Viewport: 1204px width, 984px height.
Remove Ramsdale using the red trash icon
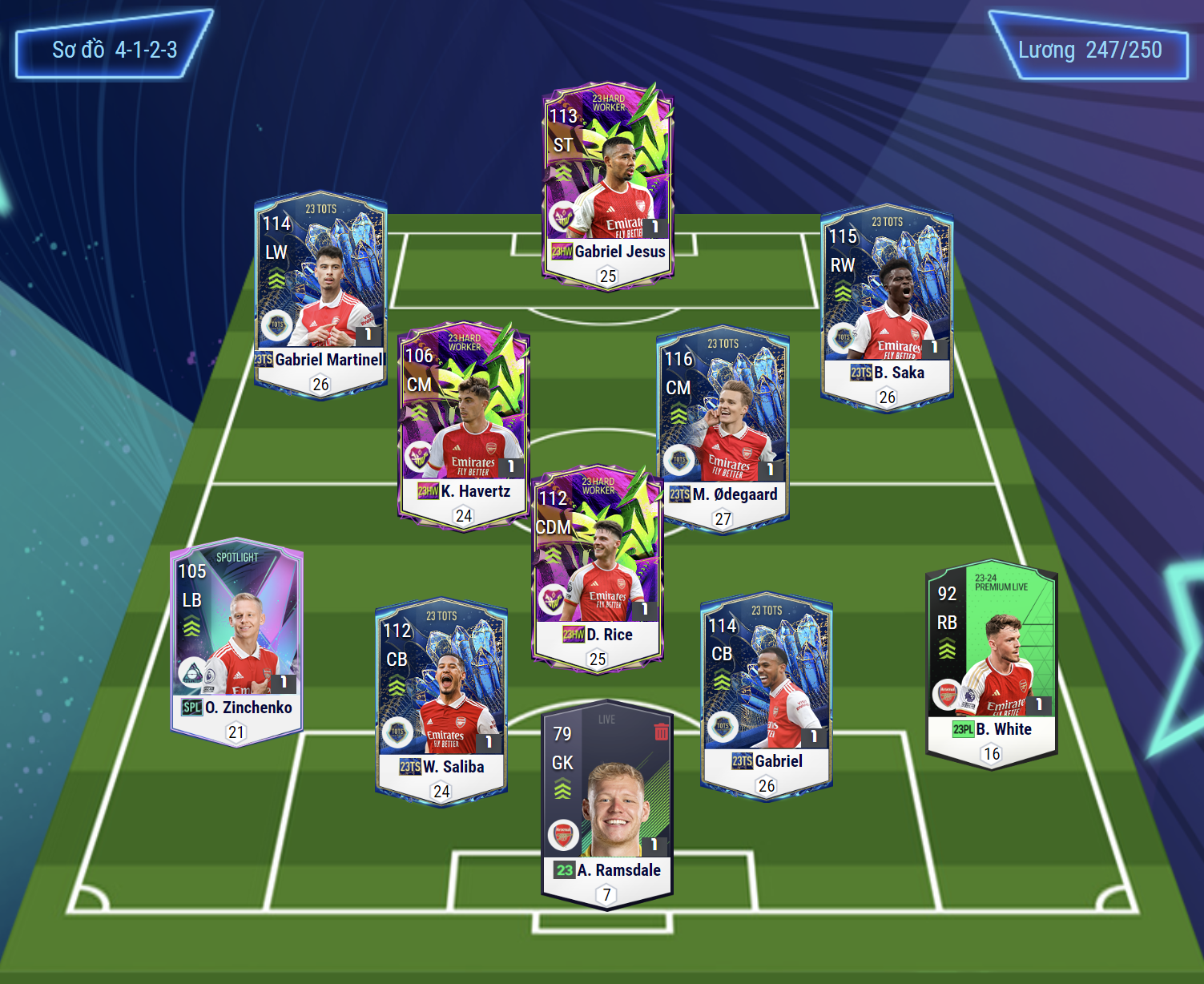tap(661, 732)
